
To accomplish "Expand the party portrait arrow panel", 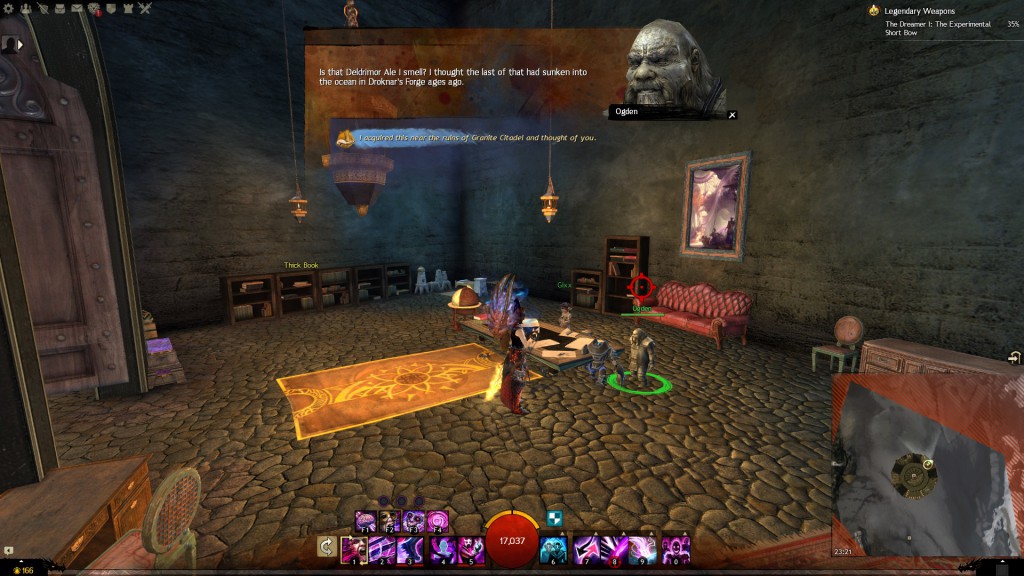I will click(x=21, y=44).
